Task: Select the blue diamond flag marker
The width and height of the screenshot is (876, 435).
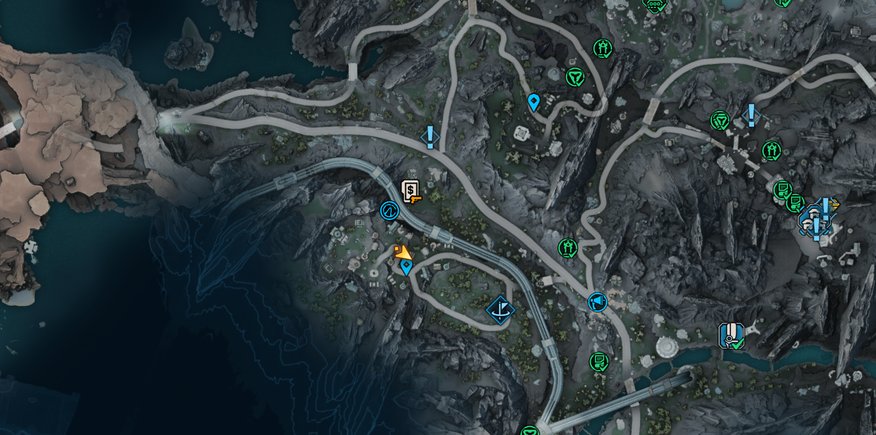Action: tap(501, 311)
